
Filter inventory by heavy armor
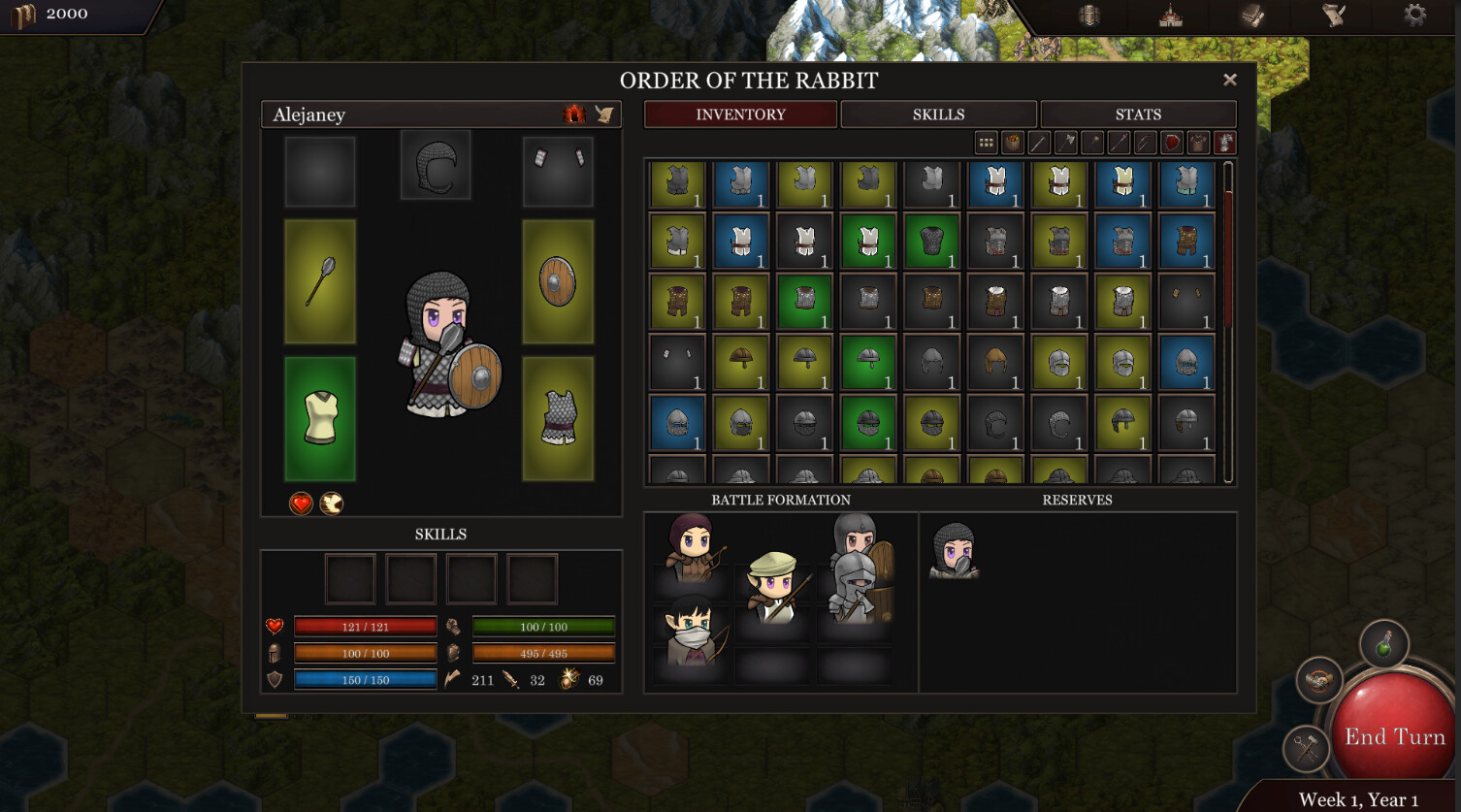1224,143
